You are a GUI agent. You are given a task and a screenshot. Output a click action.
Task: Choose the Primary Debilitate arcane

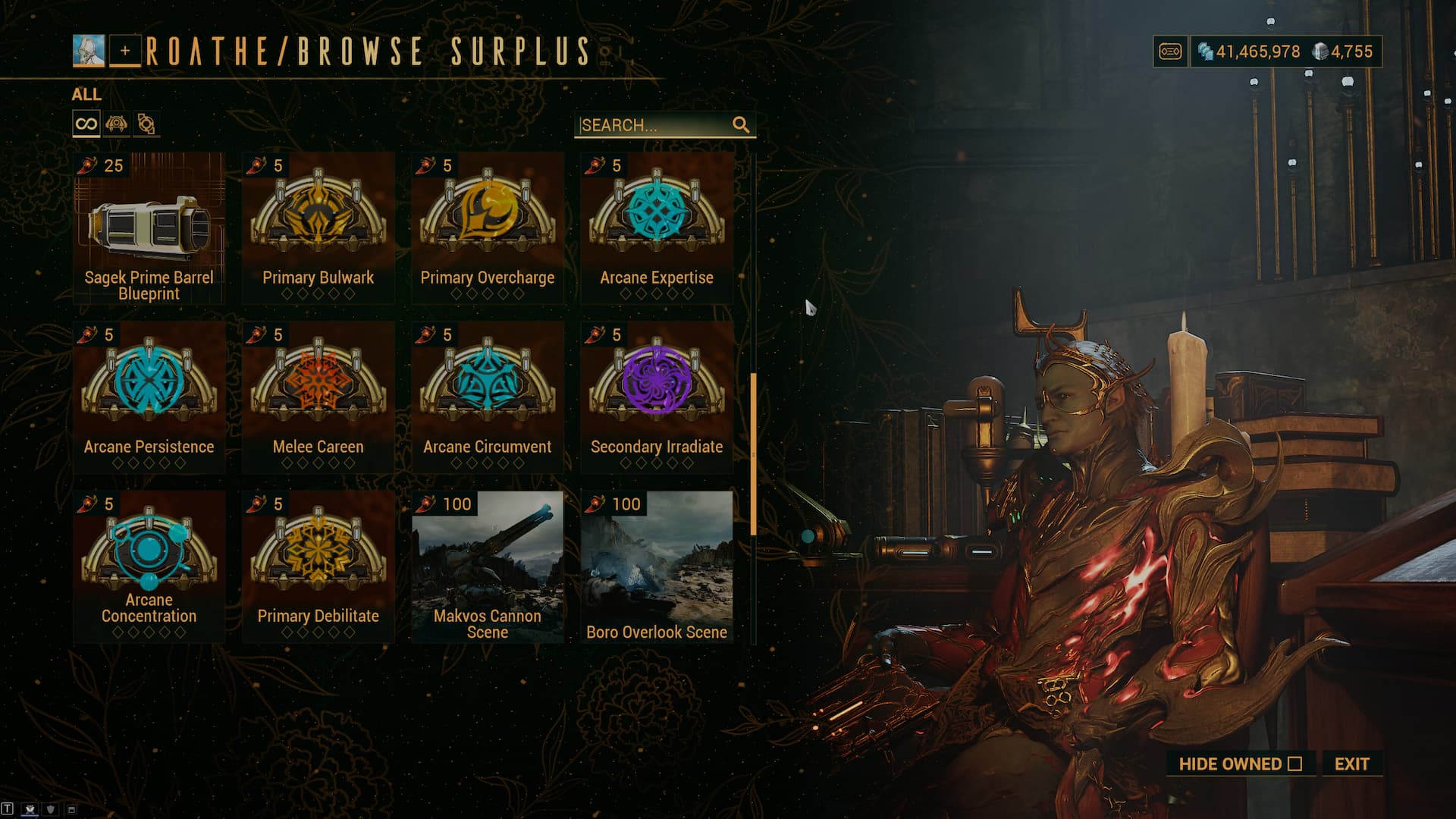click(x=318, y=566)
